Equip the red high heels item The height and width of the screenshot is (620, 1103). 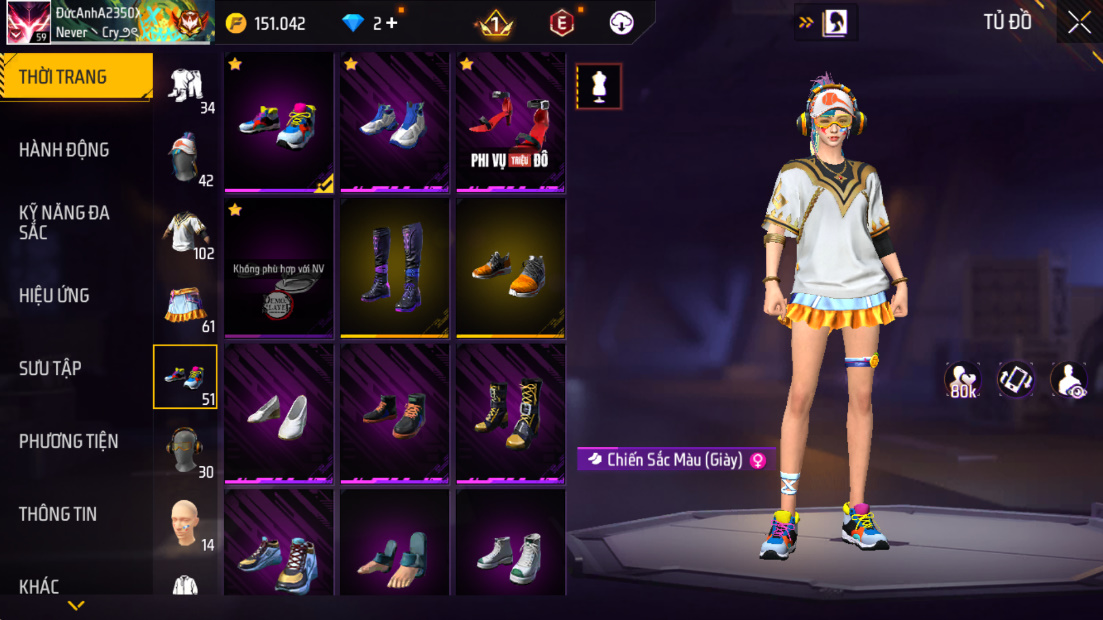pos(510,122)
